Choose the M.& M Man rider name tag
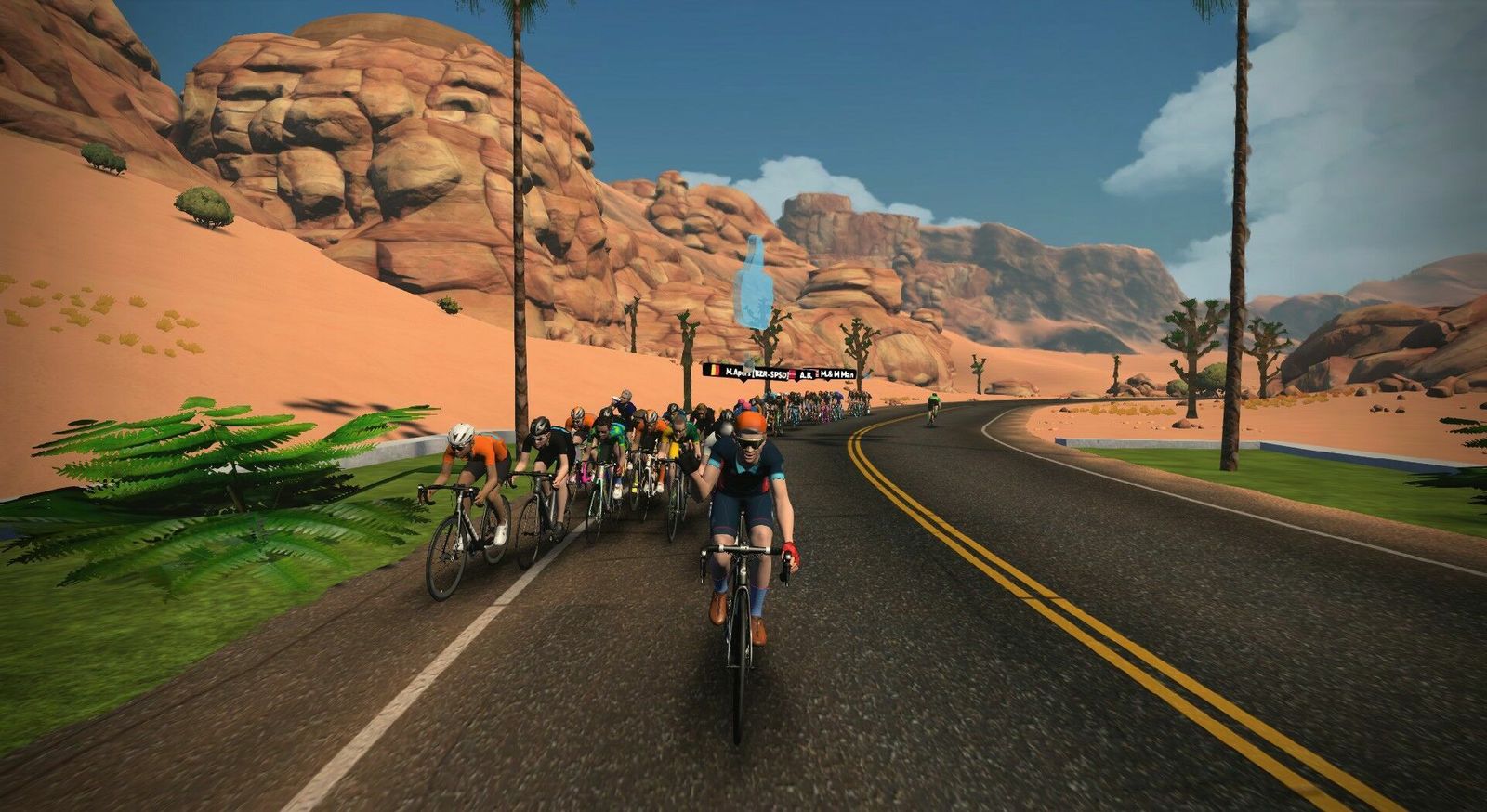This screenshot has height=812, width=1487. [836, 374]
